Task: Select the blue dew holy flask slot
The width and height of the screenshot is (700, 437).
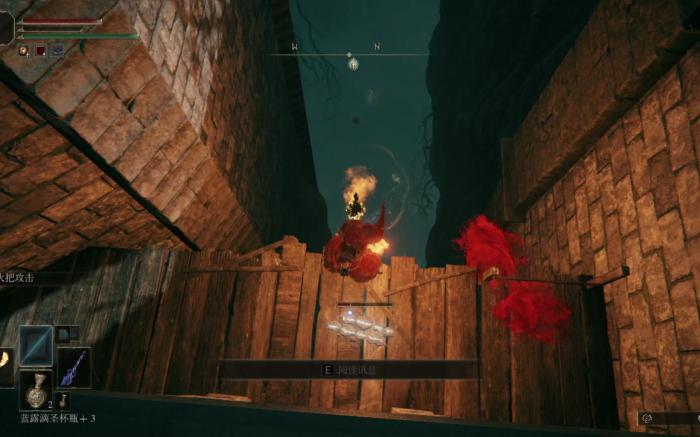Action: tap(36, 391)
